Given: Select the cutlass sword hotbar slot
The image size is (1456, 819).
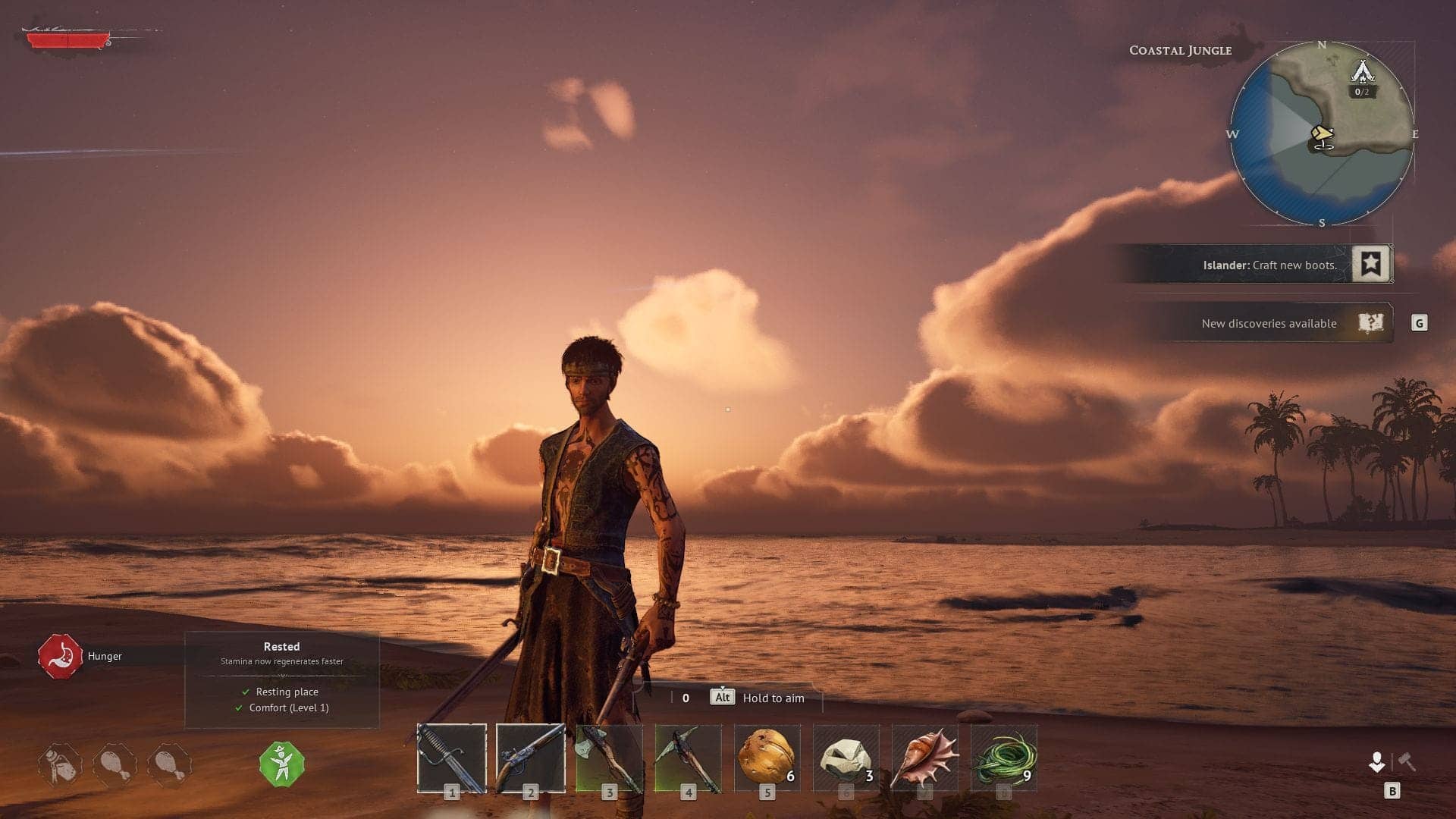Looking at the screenshot, I should pos(452,758).
